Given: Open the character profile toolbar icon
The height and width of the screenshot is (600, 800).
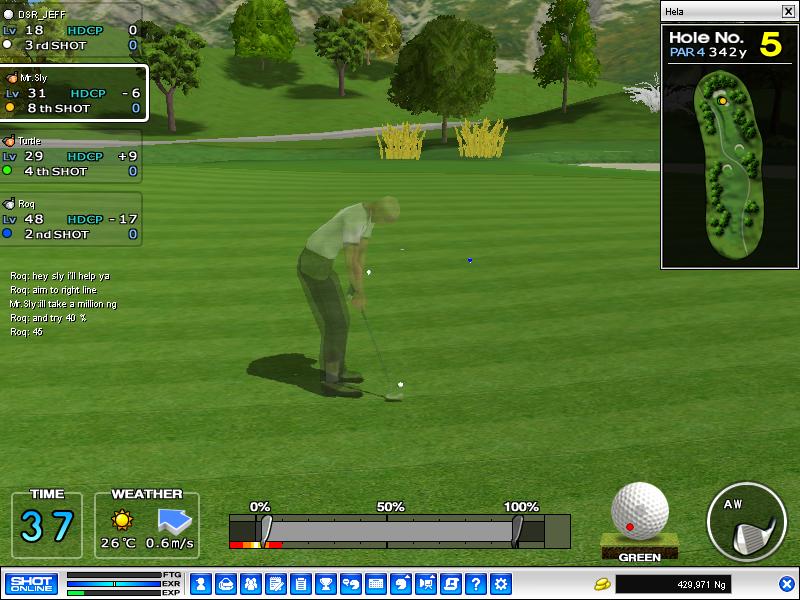Looking at the screenshot, I should pos(200,583).
